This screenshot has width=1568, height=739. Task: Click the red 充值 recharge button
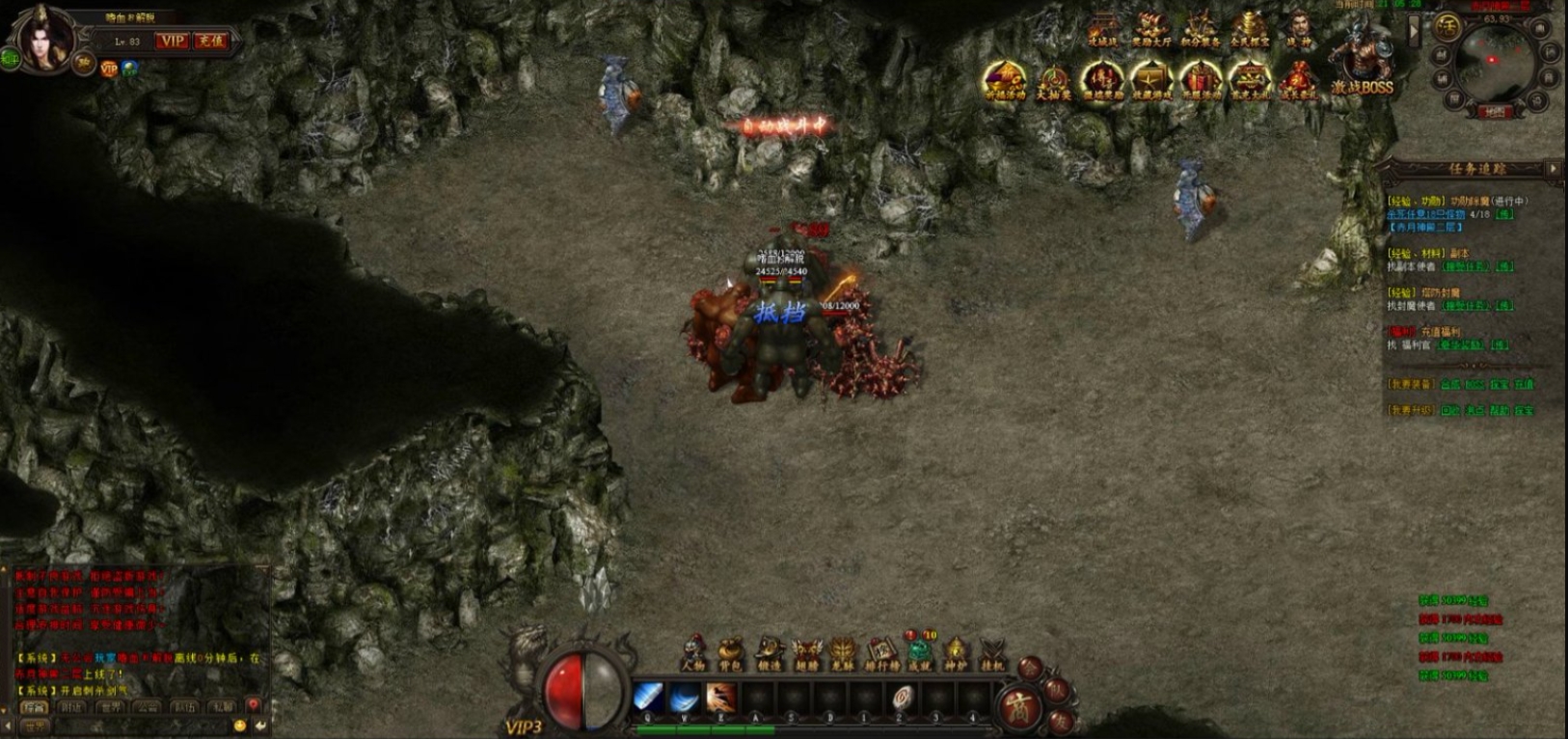tap(210, 41)
